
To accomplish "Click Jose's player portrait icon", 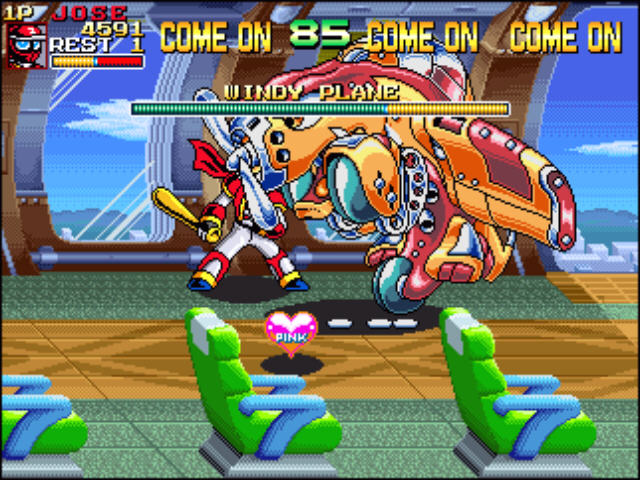I will point(26,46).
